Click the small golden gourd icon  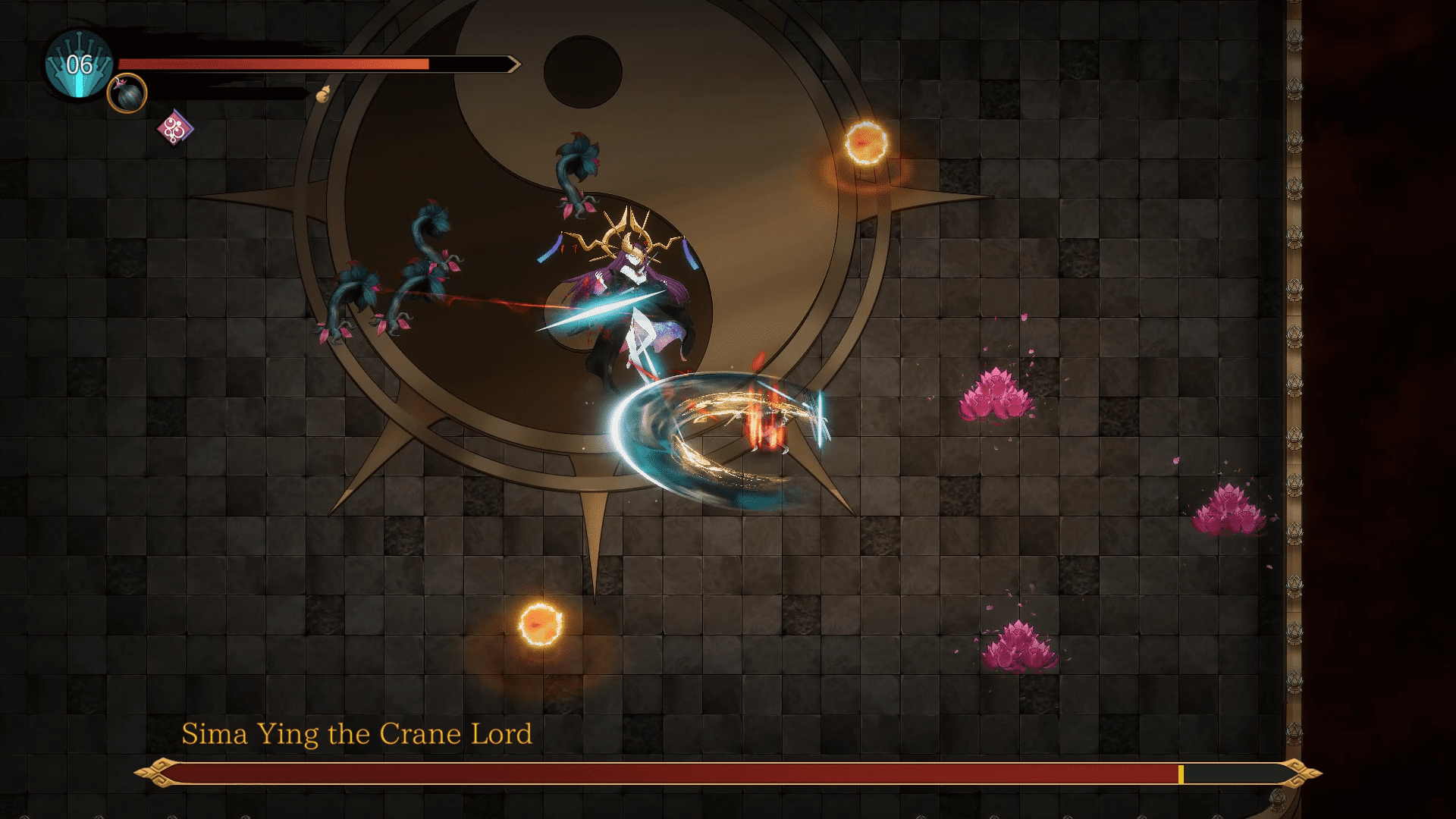[x=323, y=94]
